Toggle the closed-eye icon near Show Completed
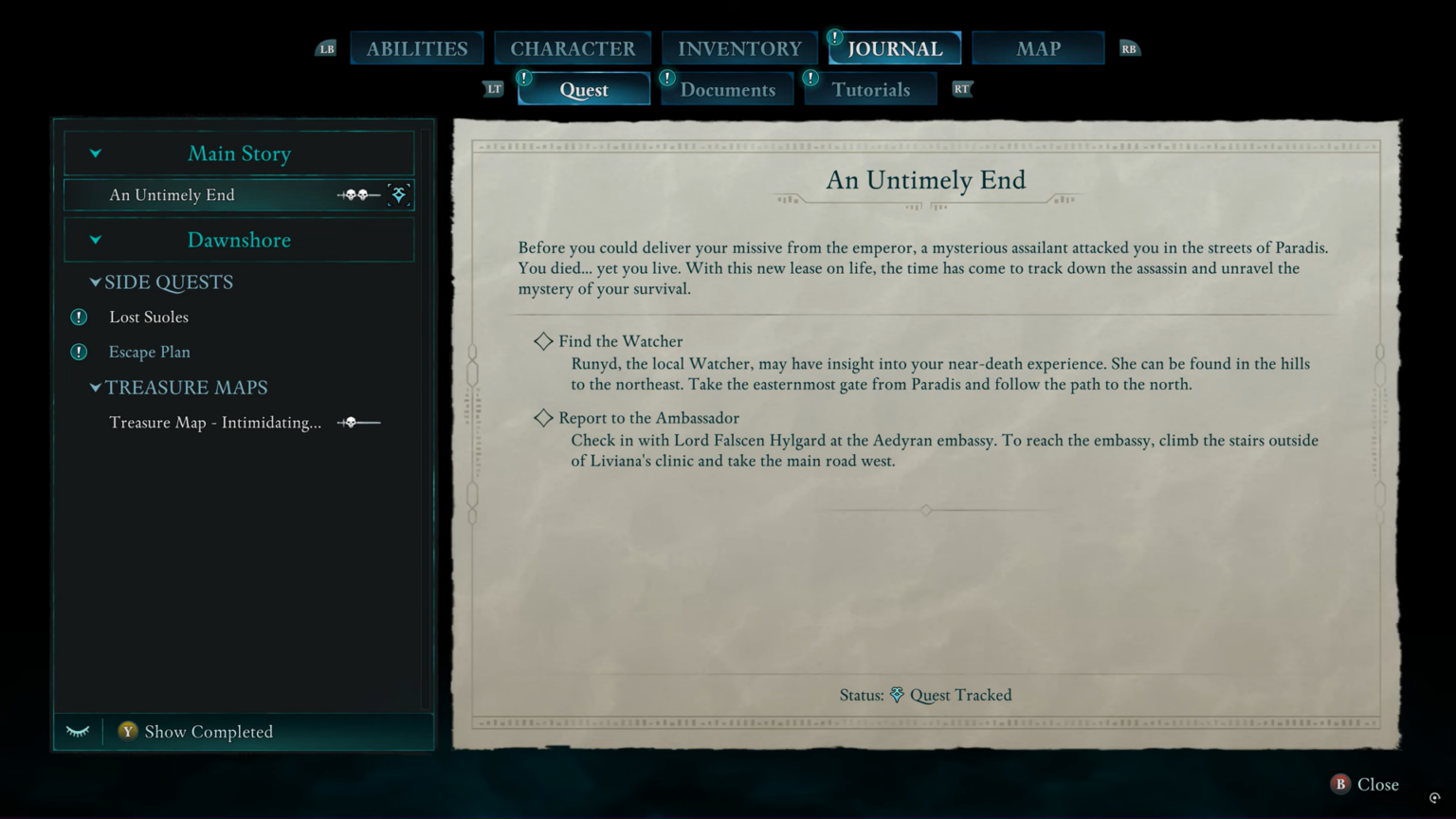This screenshot has height=819, width=1456. pyautogui.click(x=78, y=731)
